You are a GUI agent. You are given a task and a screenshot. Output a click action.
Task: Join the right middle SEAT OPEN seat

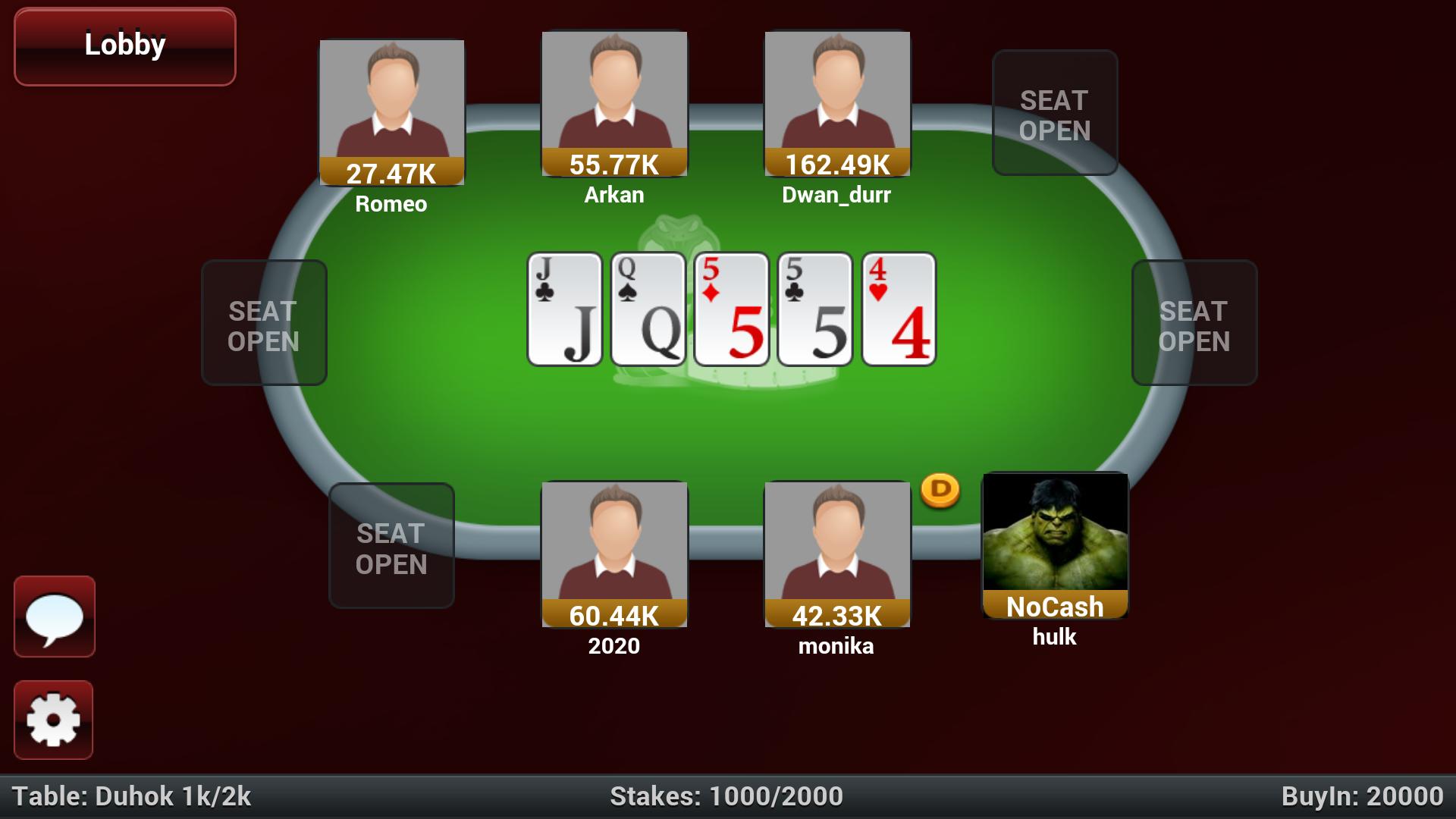pos(1193,323)
